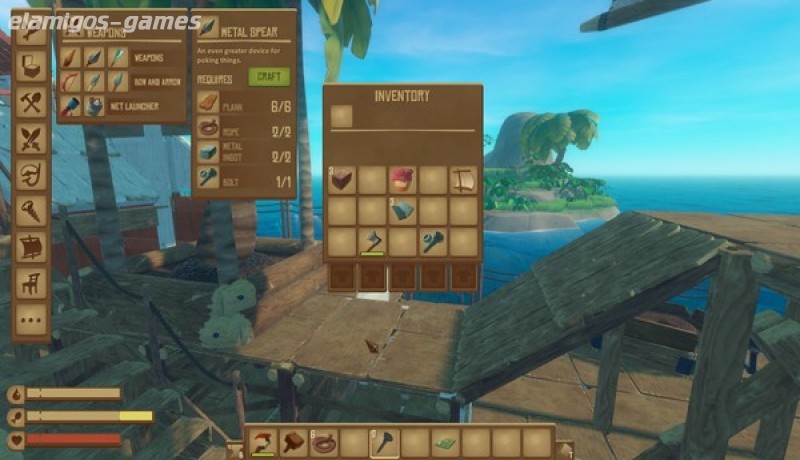The width and height of the screenshot is (800, 460).
Task: Select the bolt item in the inventory
Action: tap(433, 242)
